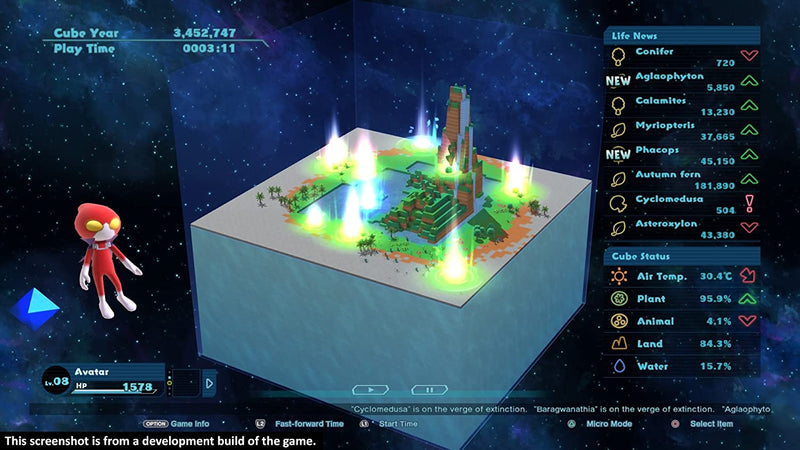Screen dimensions: 800x450
Task: Select the Conifer entry in Life News
Action: [680, 56]
